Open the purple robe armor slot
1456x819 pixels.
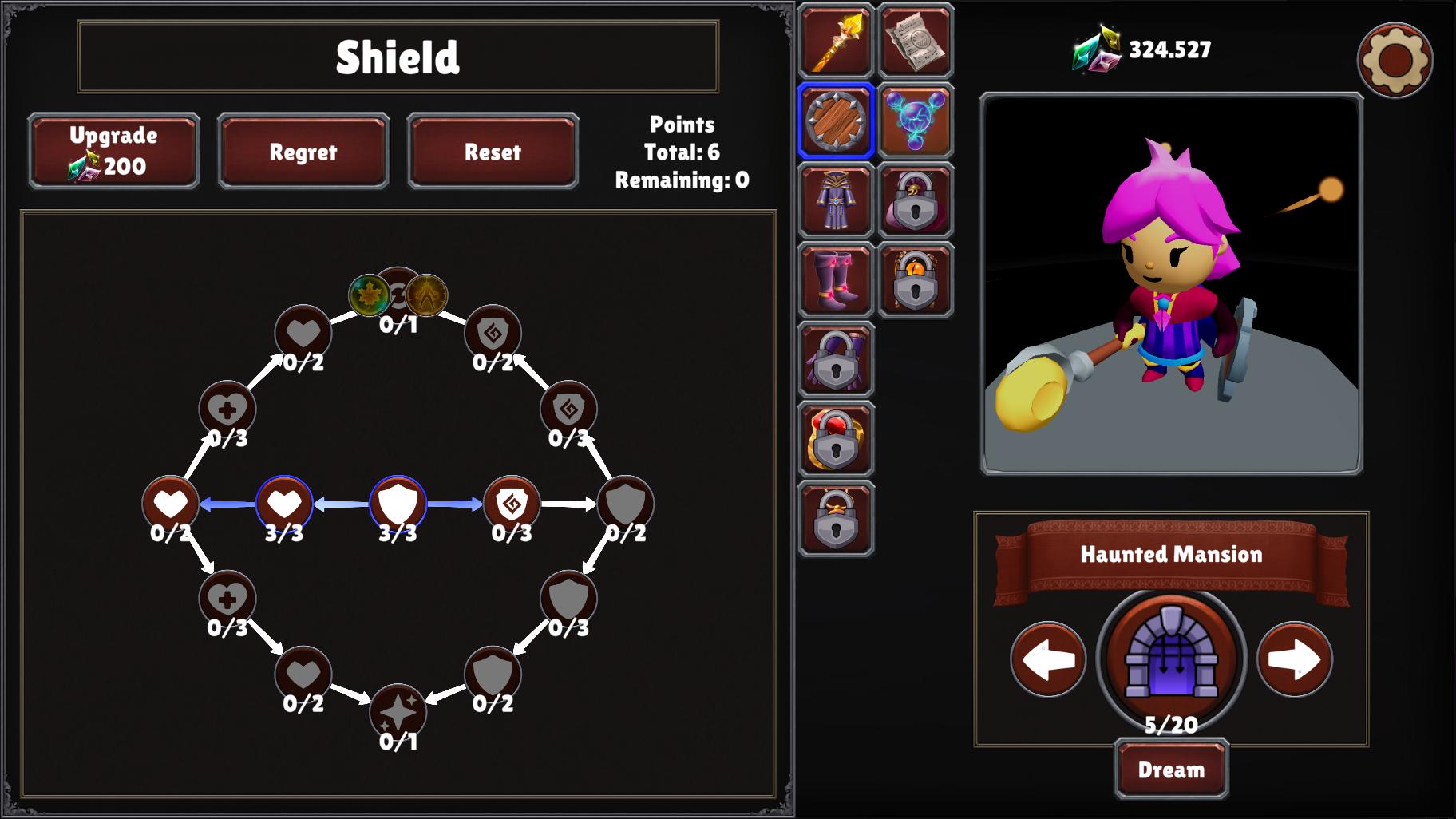pos(835,200)
